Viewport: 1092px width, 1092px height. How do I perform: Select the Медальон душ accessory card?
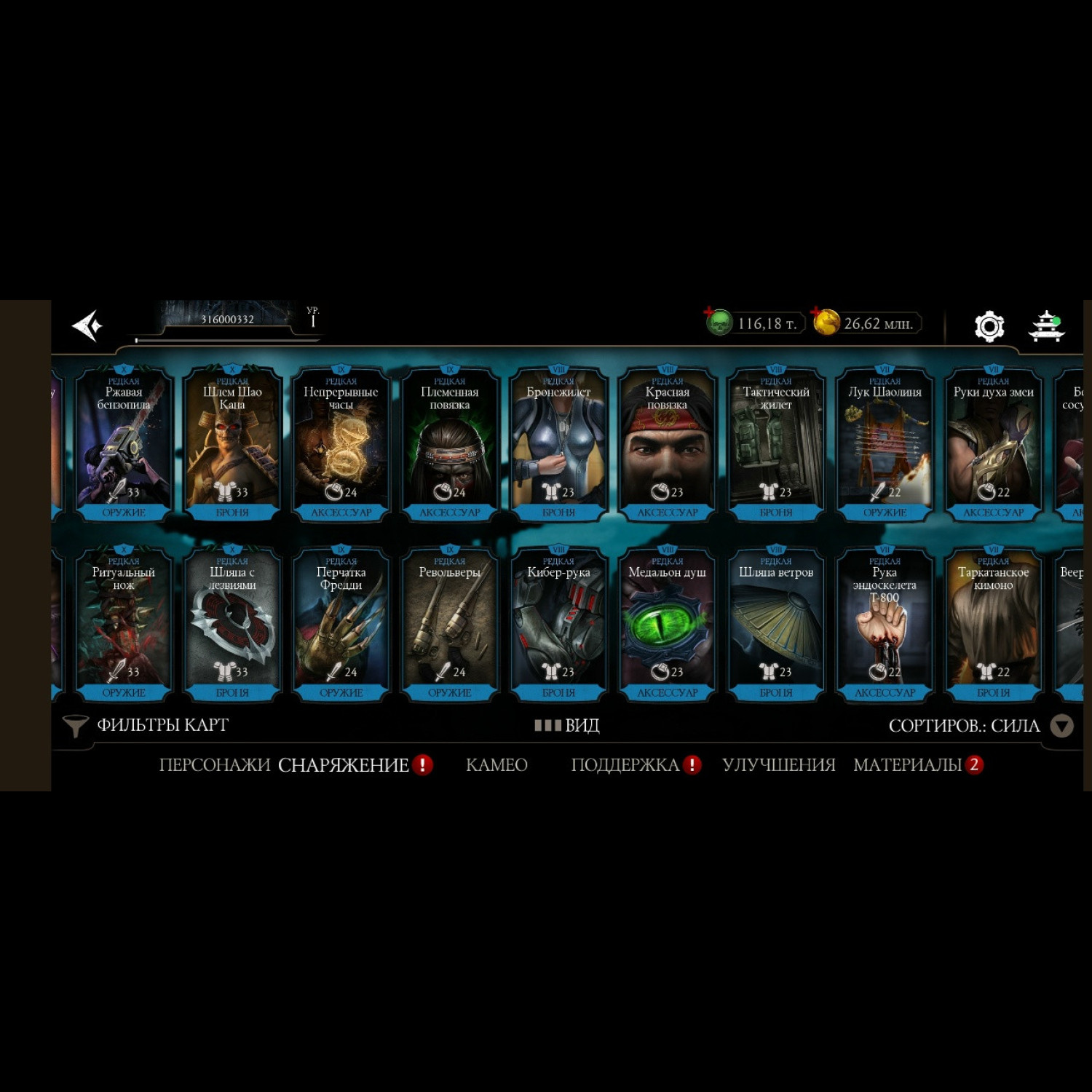667,625
